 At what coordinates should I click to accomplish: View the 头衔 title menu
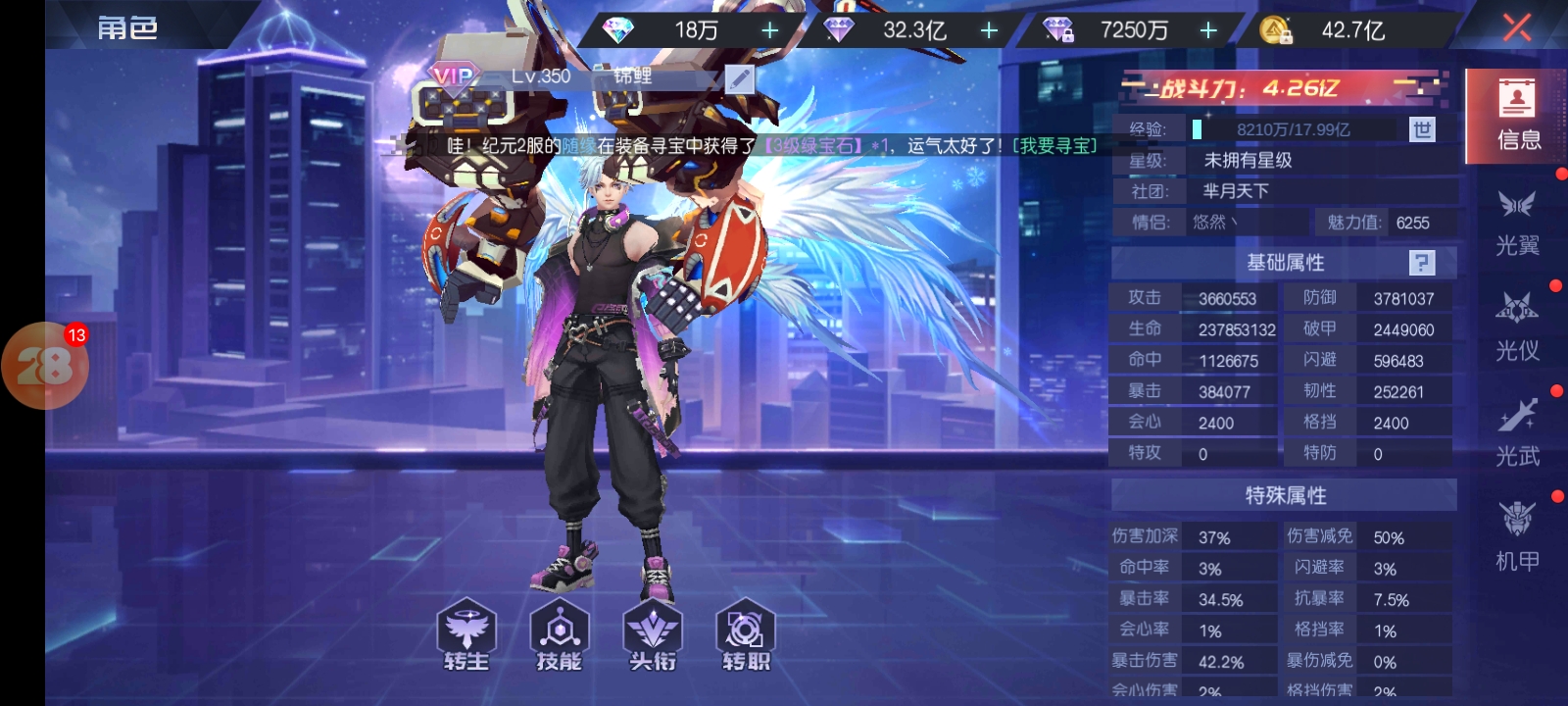[653, 634]
